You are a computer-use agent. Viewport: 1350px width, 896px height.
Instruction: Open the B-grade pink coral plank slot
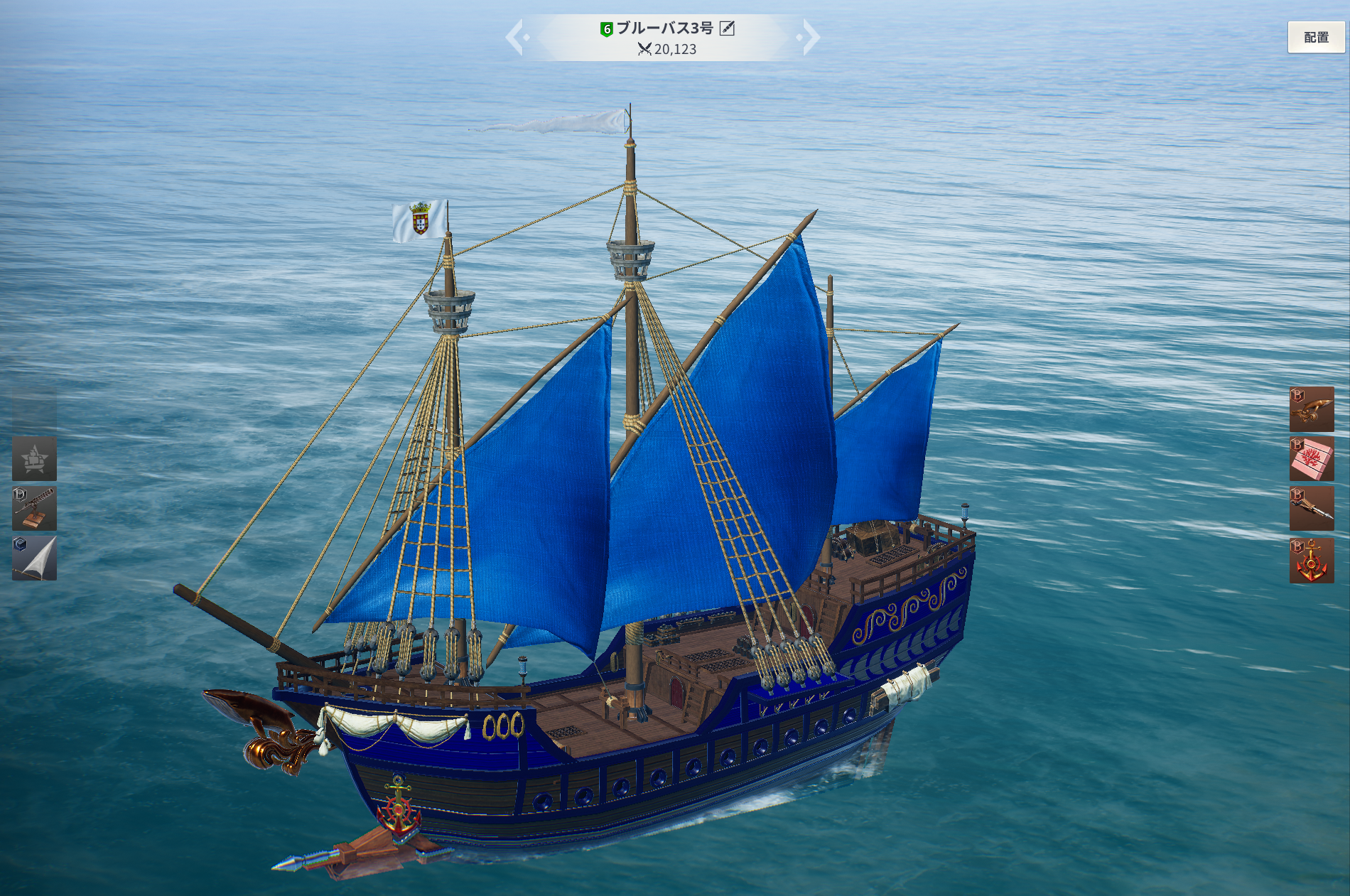pos(1312,459)
